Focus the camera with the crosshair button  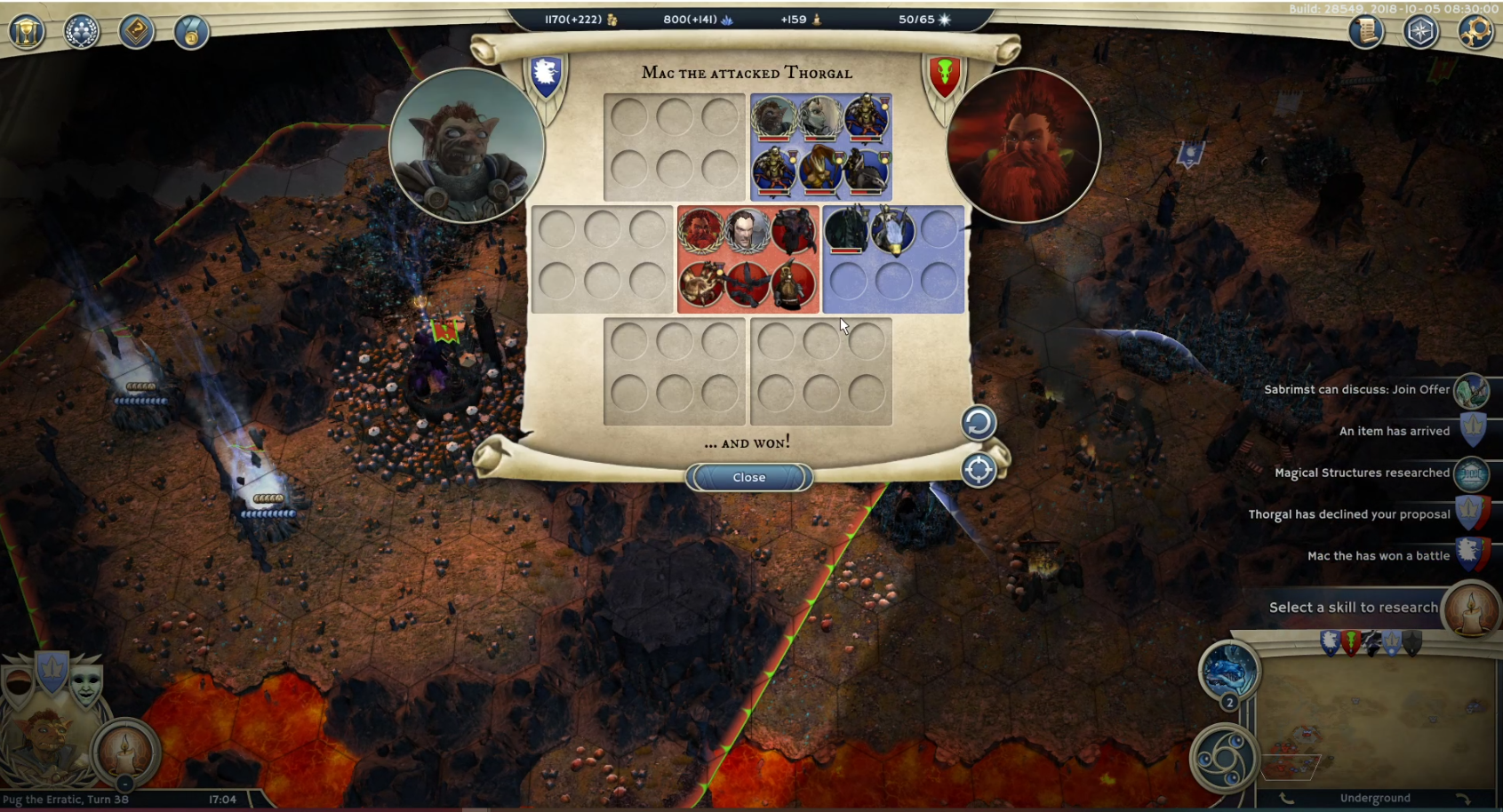978,470
